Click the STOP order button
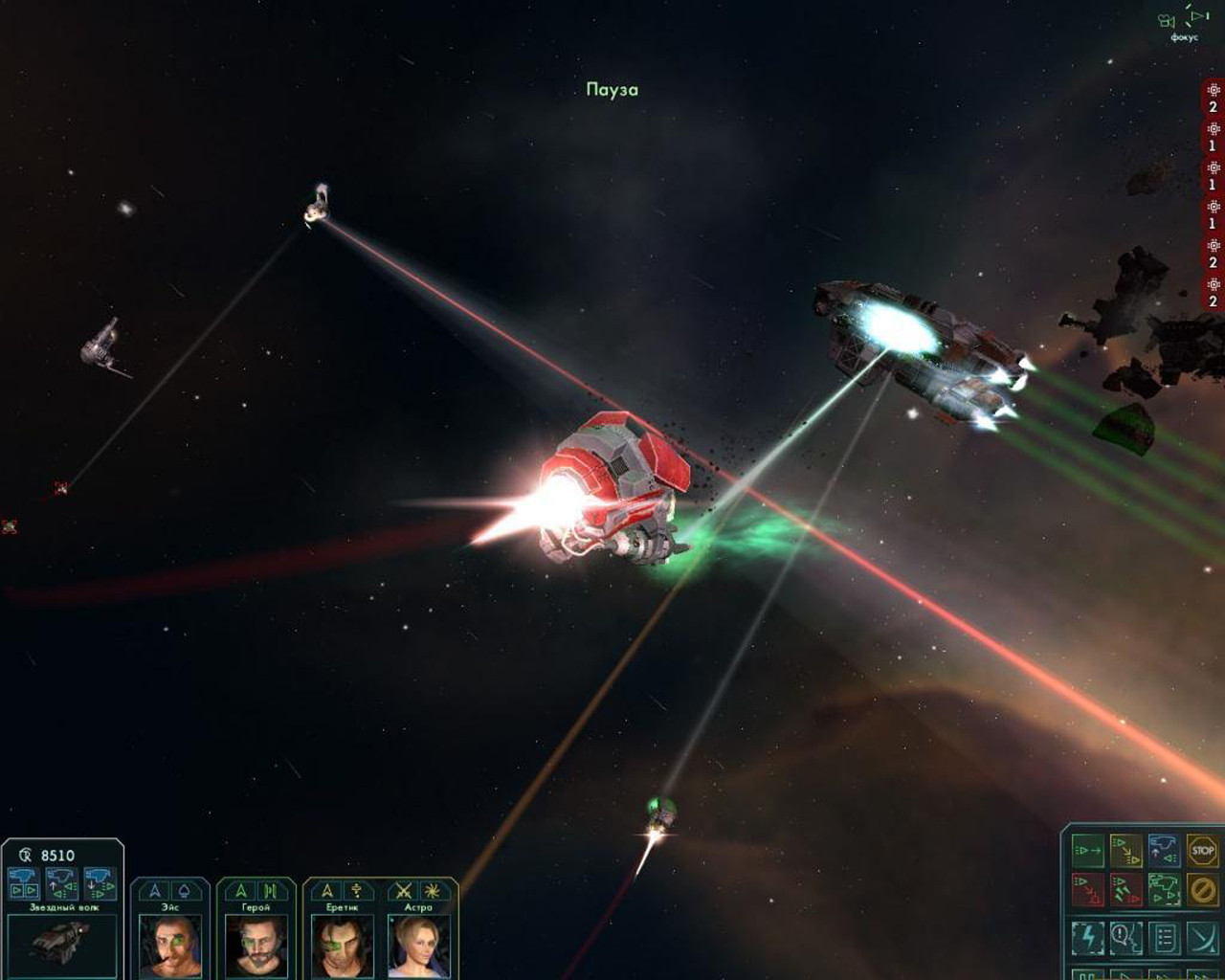Image resolution: width=1225 pixels, height=980 pixels. pos(1202,850)
